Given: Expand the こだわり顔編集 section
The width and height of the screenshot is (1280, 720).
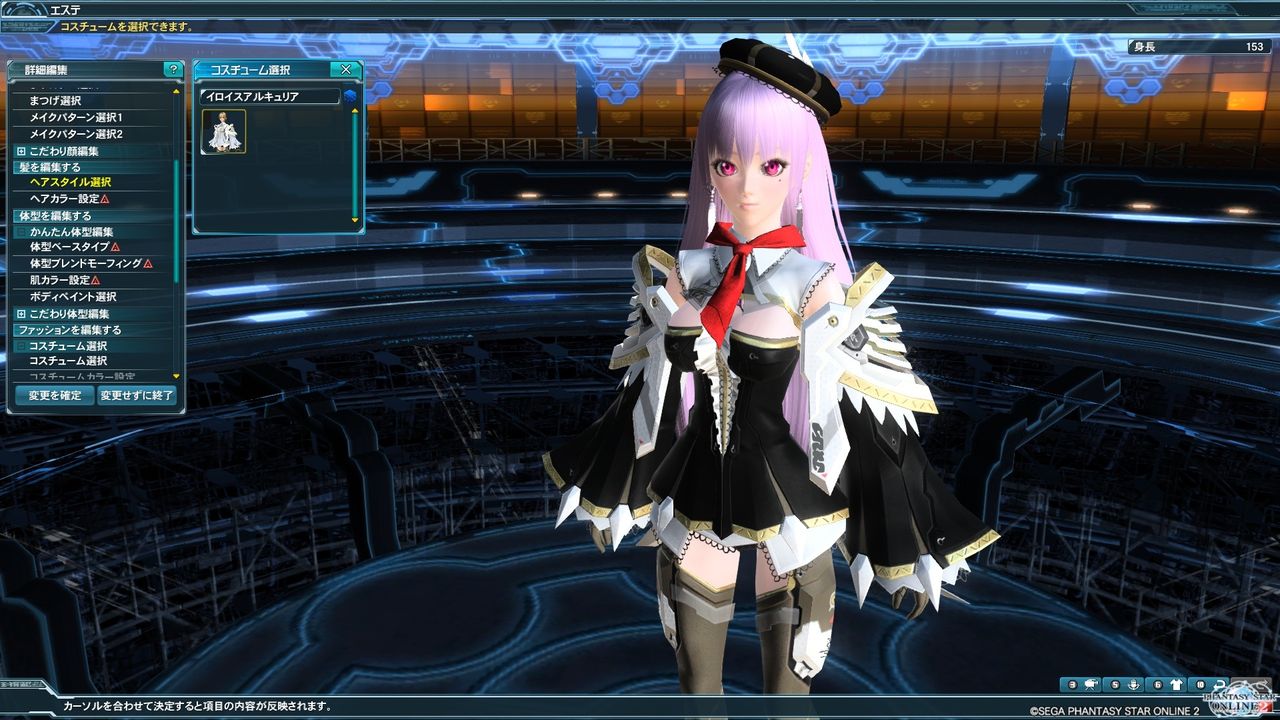Looking at the screenshot, I should (21, 152).
